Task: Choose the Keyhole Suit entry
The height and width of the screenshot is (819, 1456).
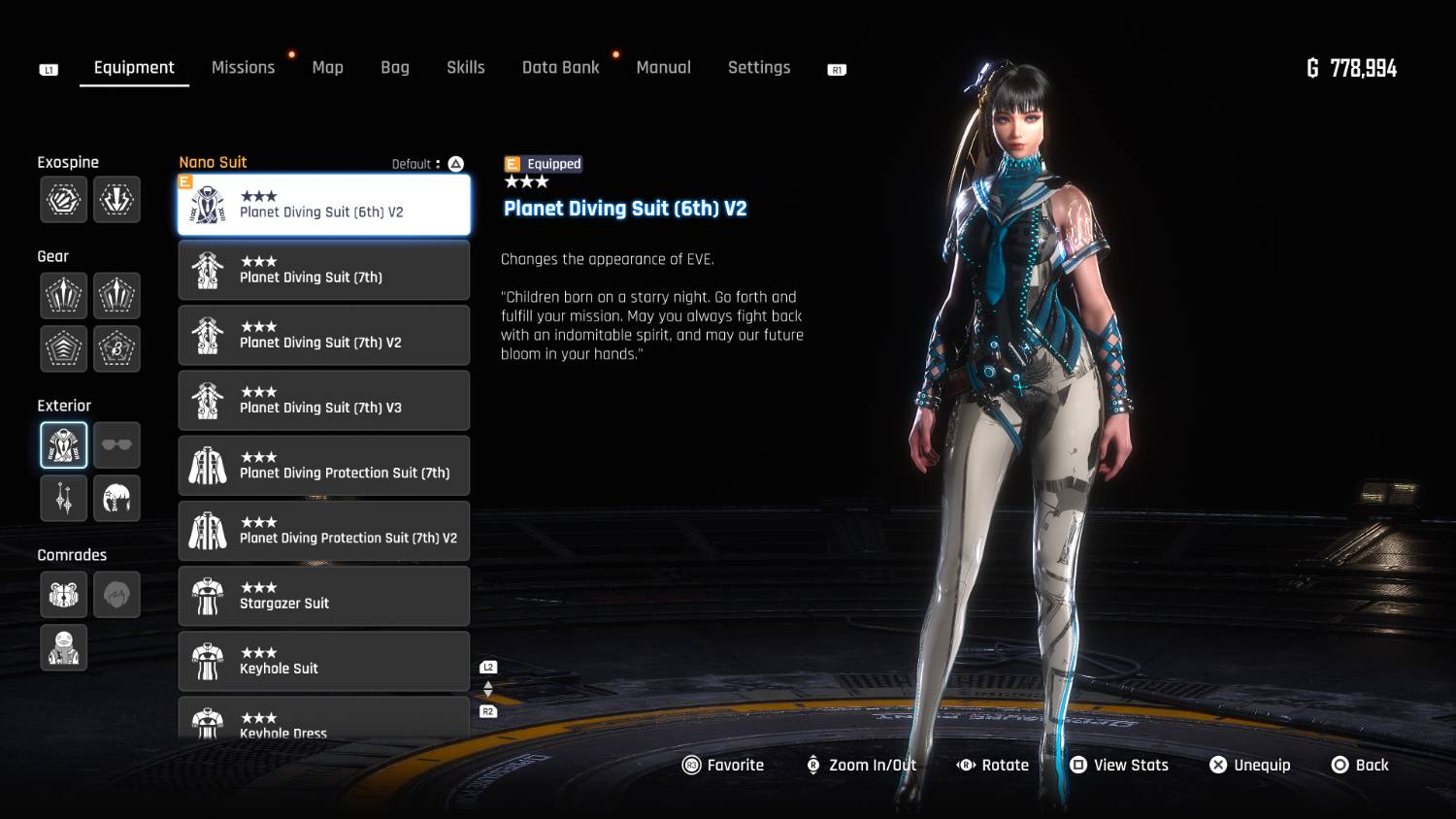Action: point(323,661)
